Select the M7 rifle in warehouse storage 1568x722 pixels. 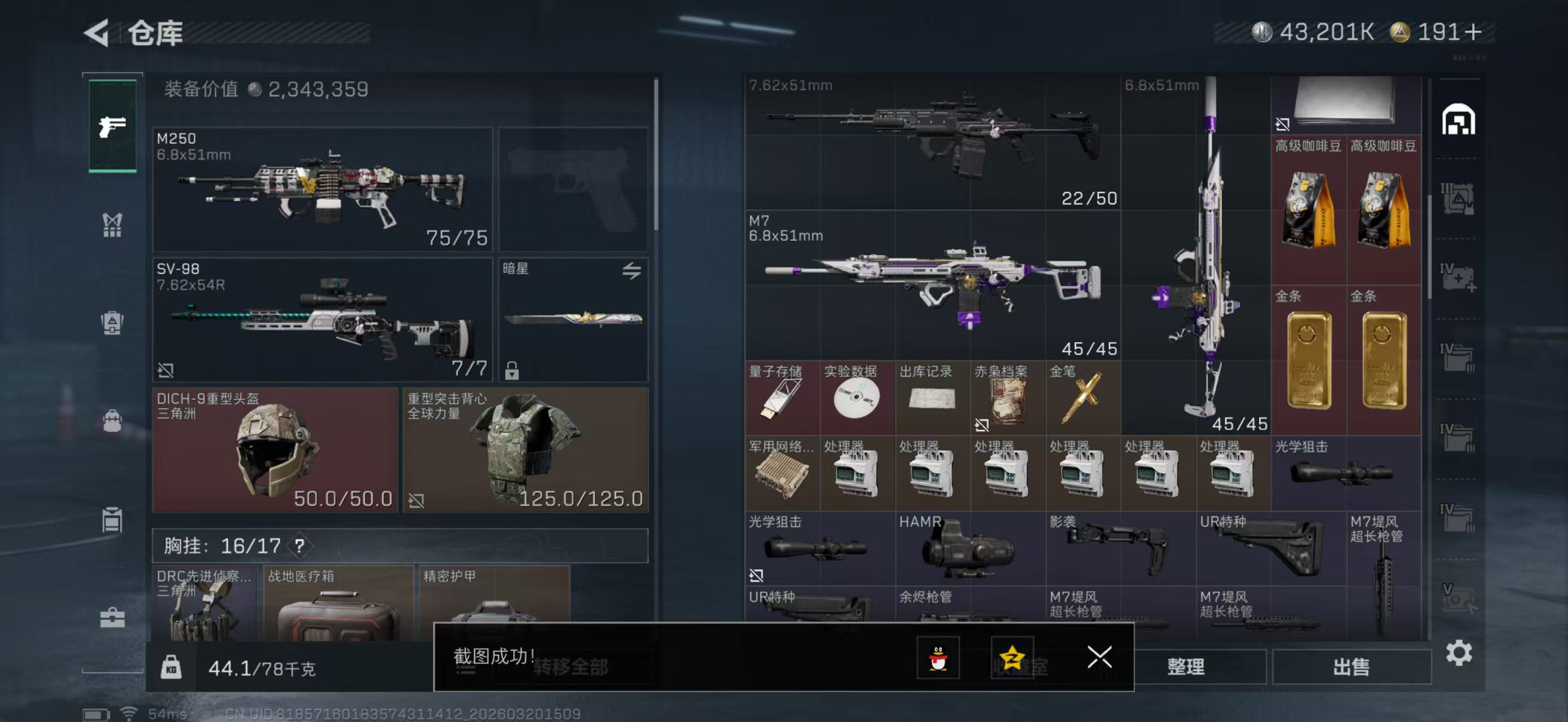(x=933, y=285)
